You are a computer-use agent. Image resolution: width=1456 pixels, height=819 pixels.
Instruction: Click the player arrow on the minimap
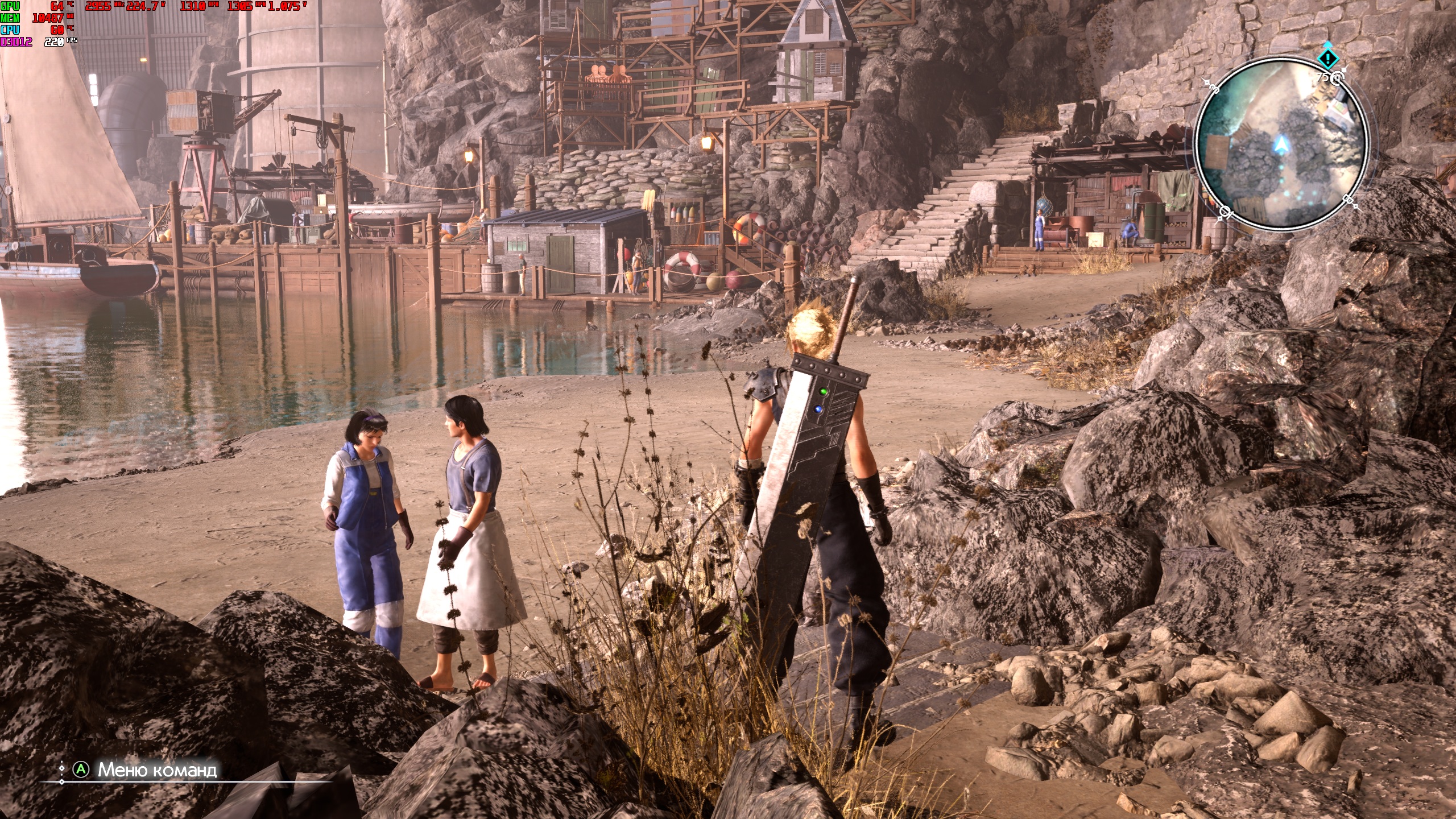(1277, 146)
